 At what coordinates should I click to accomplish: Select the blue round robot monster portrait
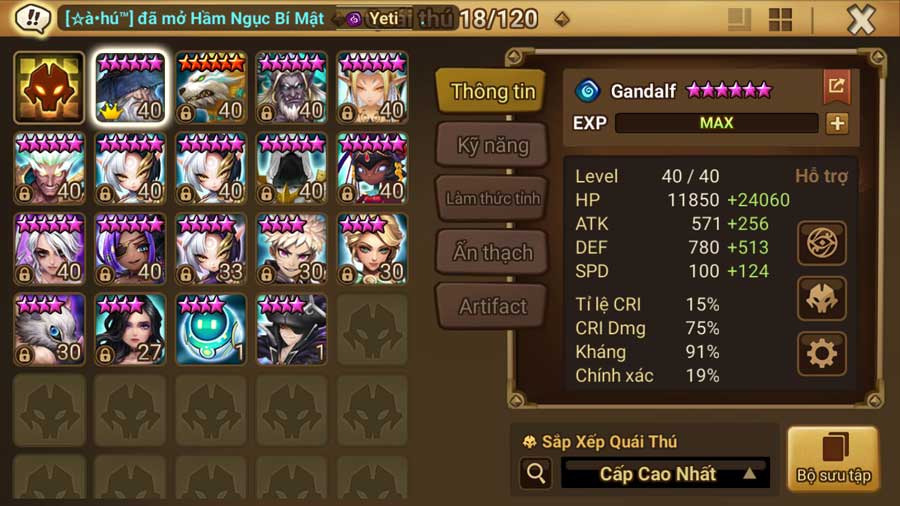(211, 329)
